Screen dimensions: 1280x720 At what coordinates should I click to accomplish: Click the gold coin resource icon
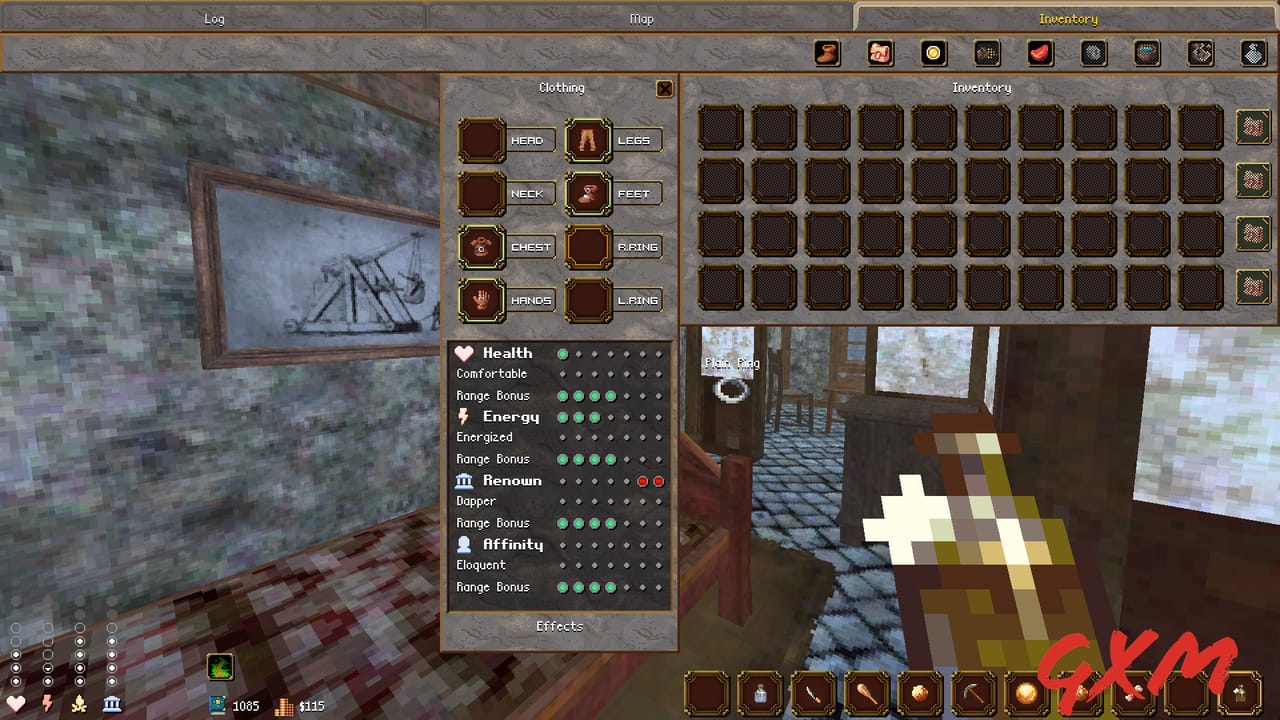pos(931,53)
